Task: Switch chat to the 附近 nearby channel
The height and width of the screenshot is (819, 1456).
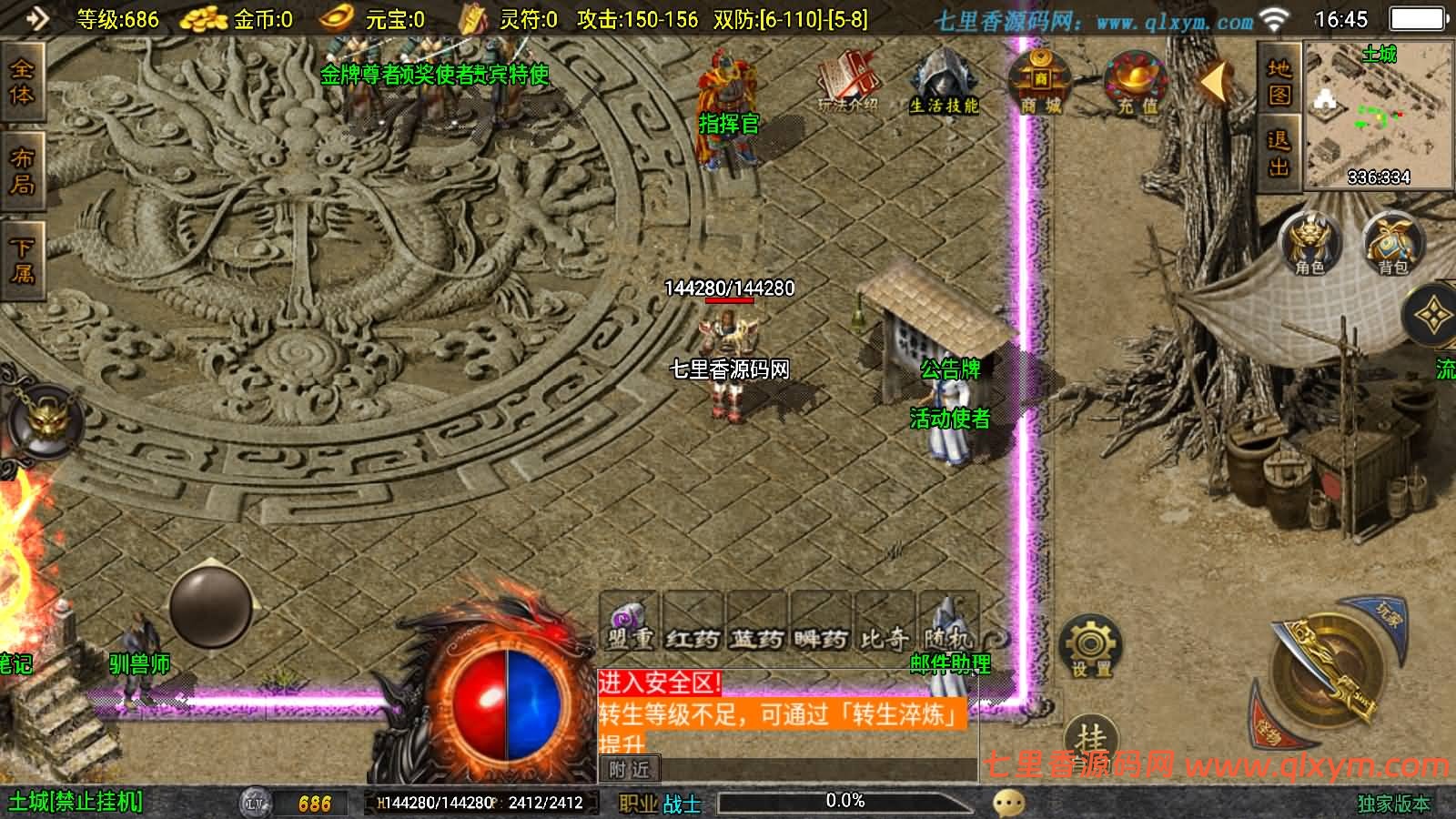Action: click(x=630, y=770)
